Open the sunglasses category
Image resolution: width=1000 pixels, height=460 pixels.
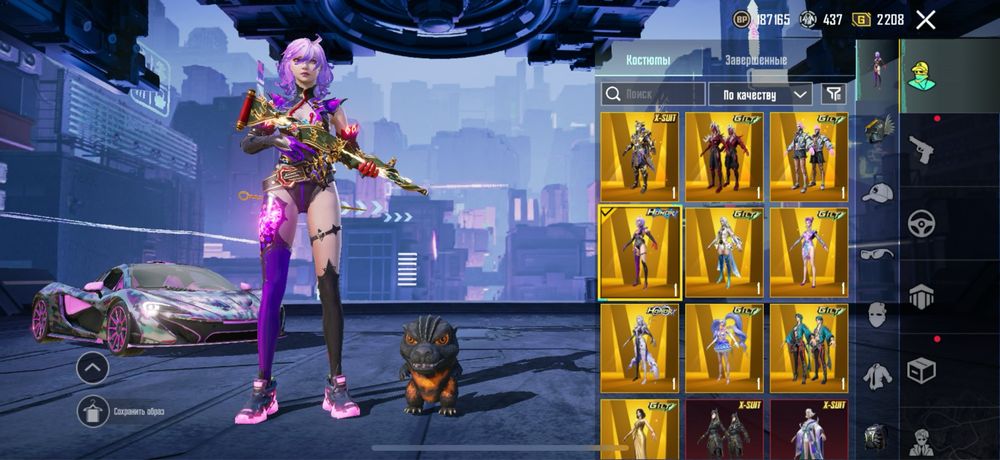878,253
